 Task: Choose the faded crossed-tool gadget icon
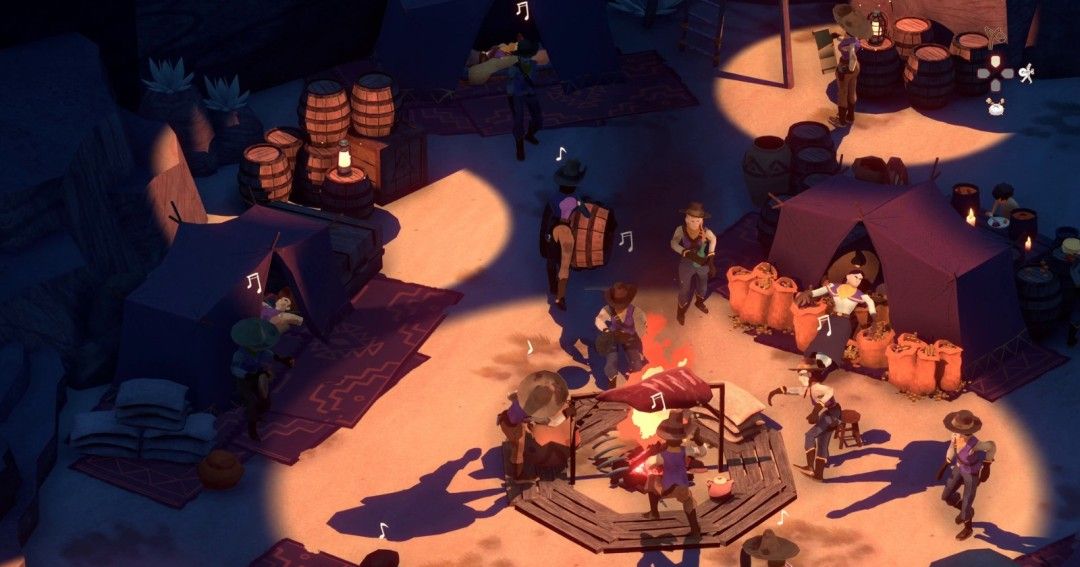(994, 39)
